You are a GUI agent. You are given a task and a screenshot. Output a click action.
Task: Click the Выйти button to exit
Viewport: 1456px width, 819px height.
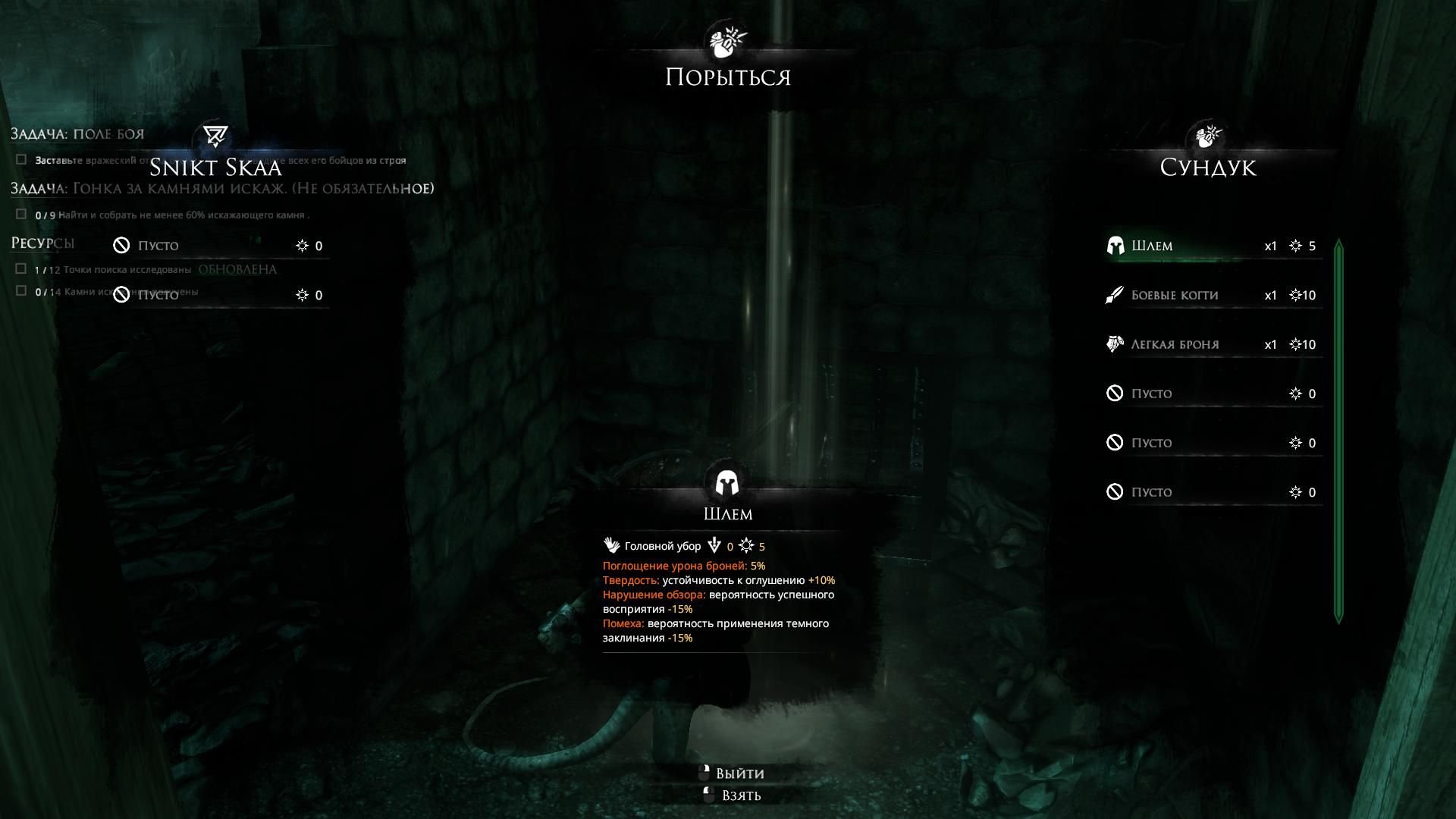pos(739,773)
